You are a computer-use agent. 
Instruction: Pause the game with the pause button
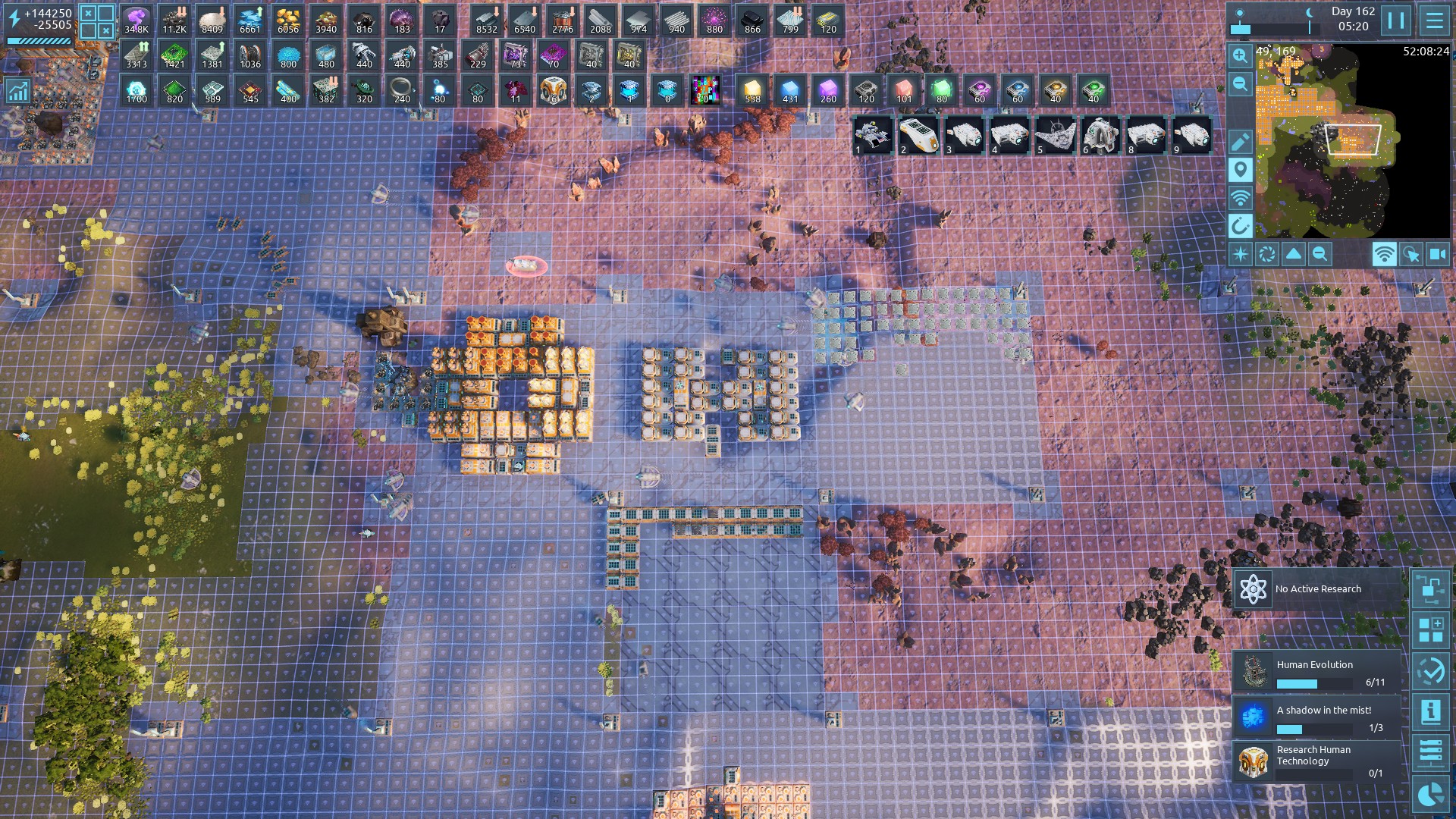point(1396,20)
